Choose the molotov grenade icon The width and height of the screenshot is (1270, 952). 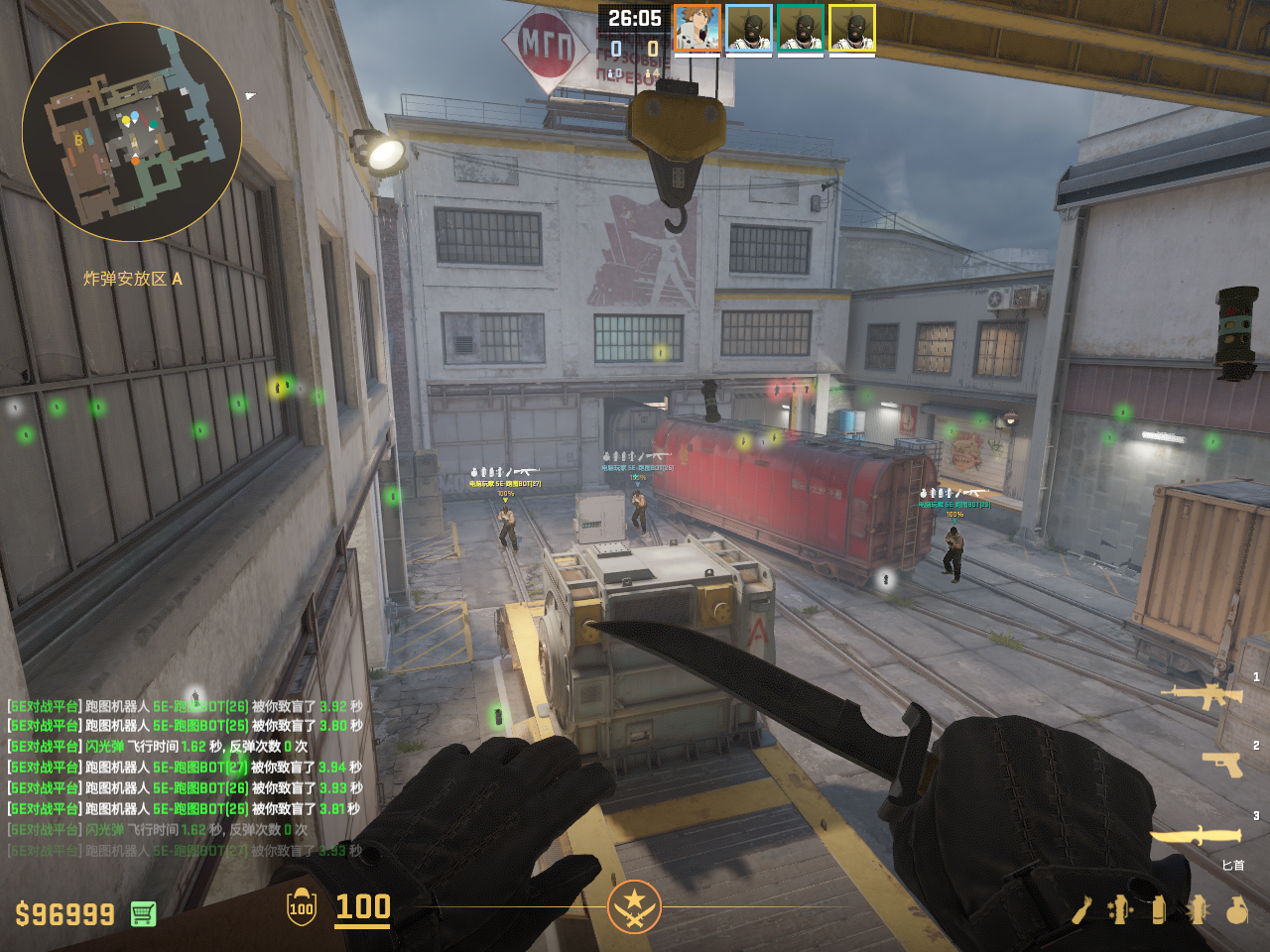1081,909
